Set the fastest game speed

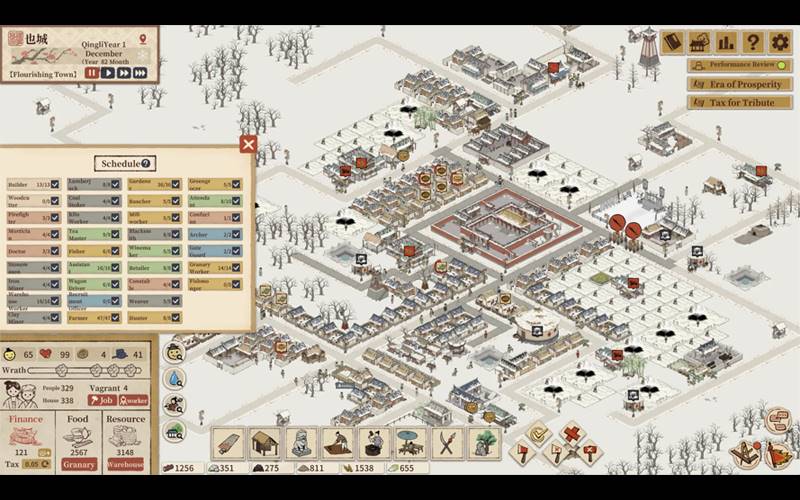pos(141,72)
